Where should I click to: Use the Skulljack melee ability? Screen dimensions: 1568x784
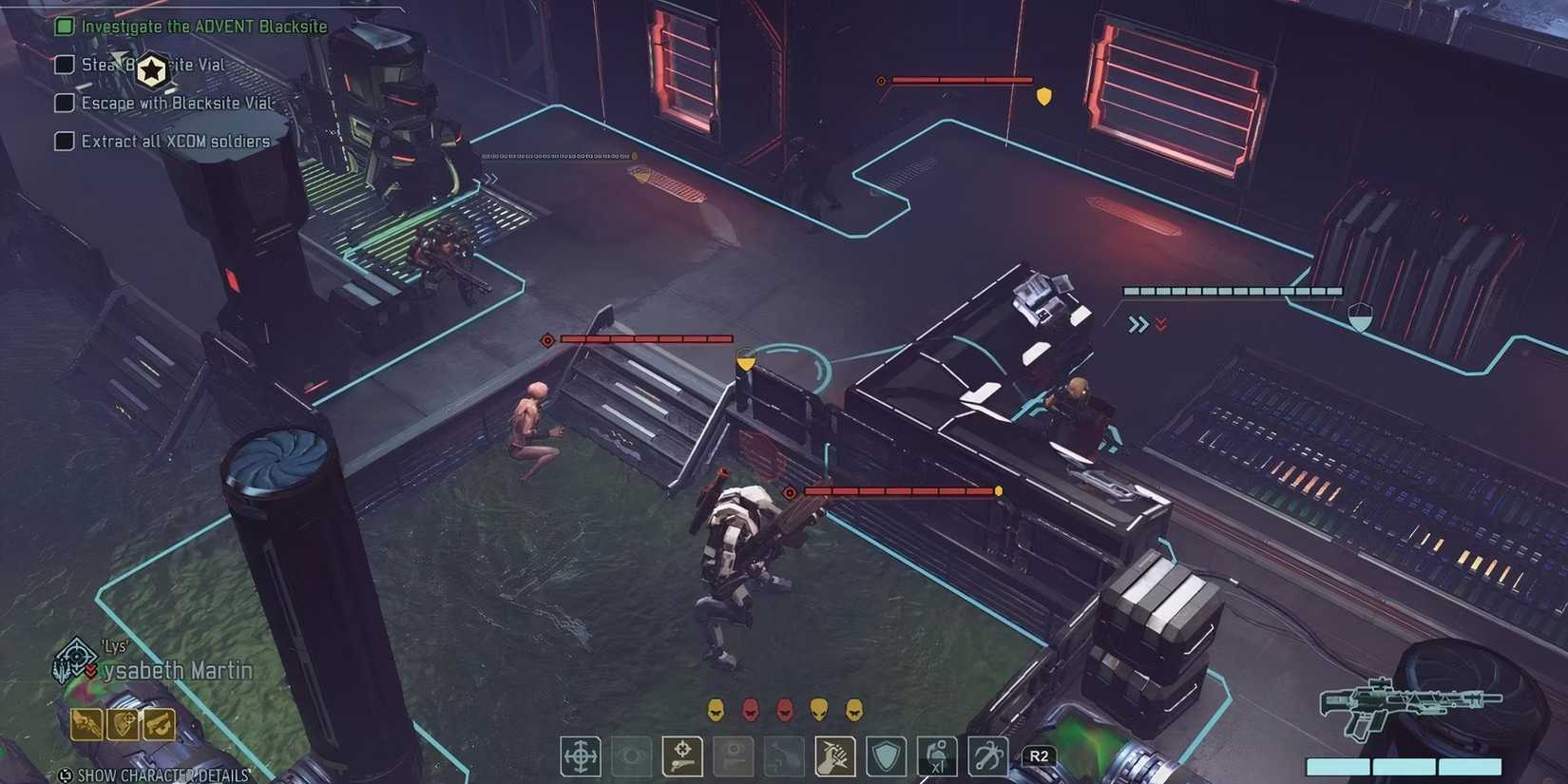point(836,757)
